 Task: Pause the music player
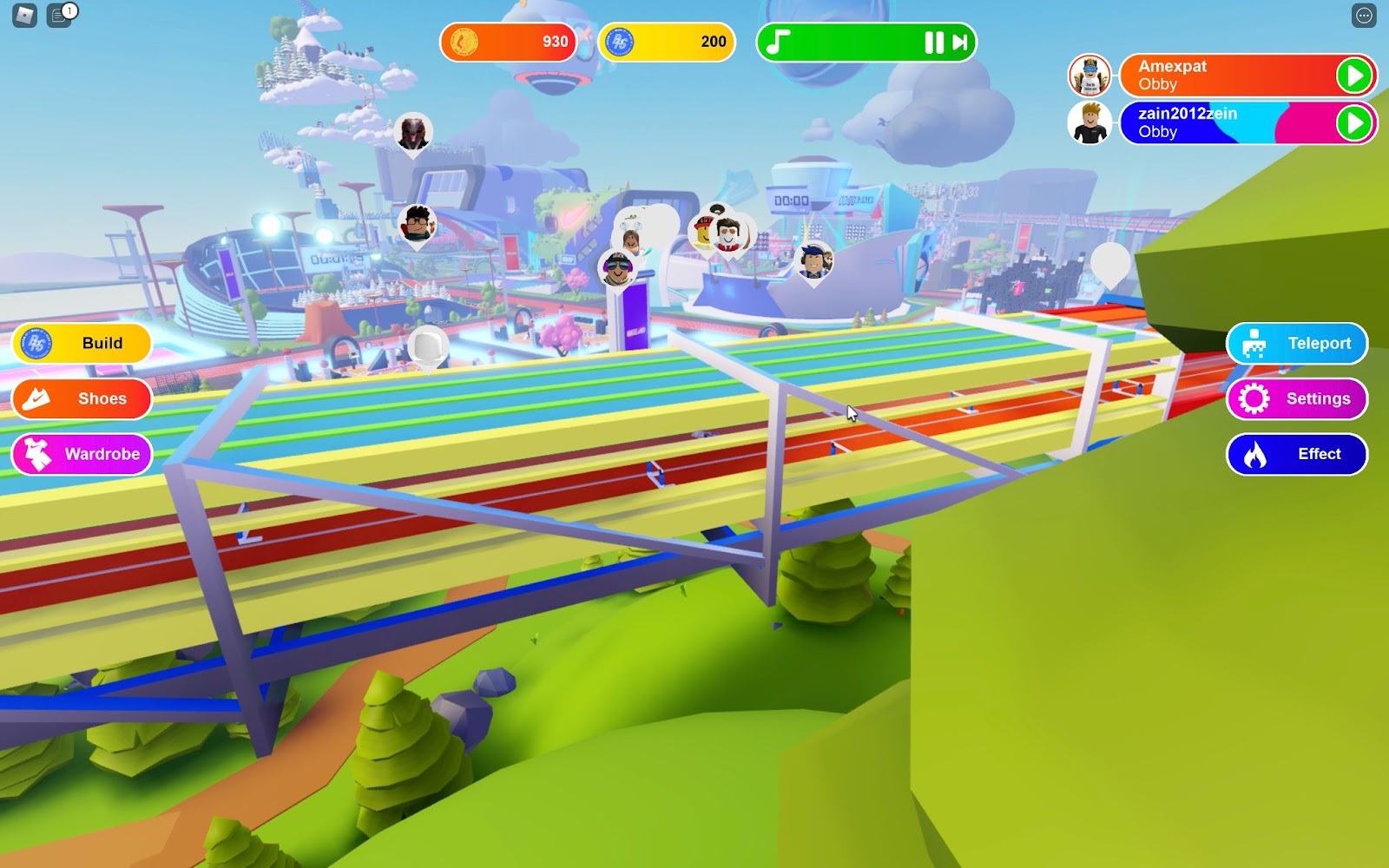click(933, 43)
